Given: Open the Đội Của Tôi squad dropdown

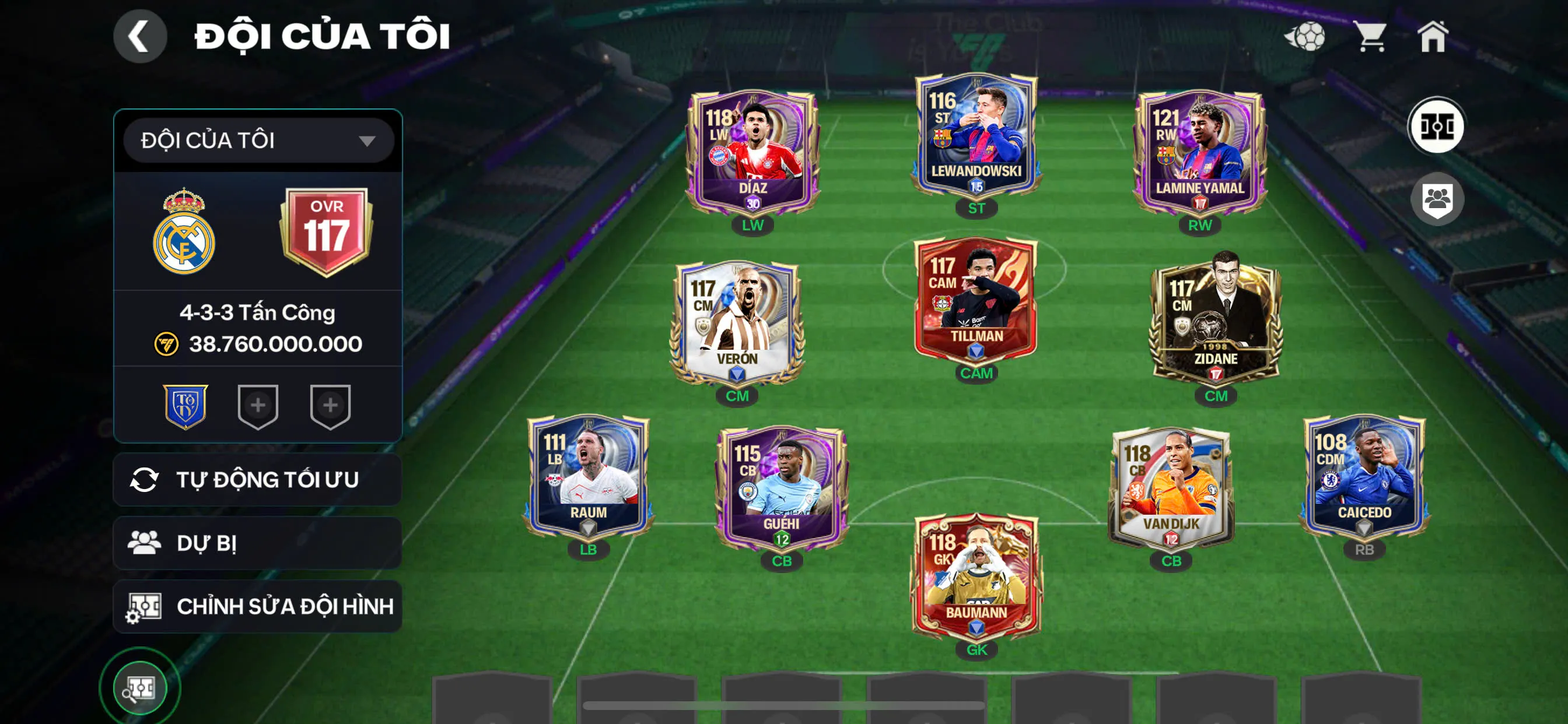Looking at the screenshot, I should [258, 140].
